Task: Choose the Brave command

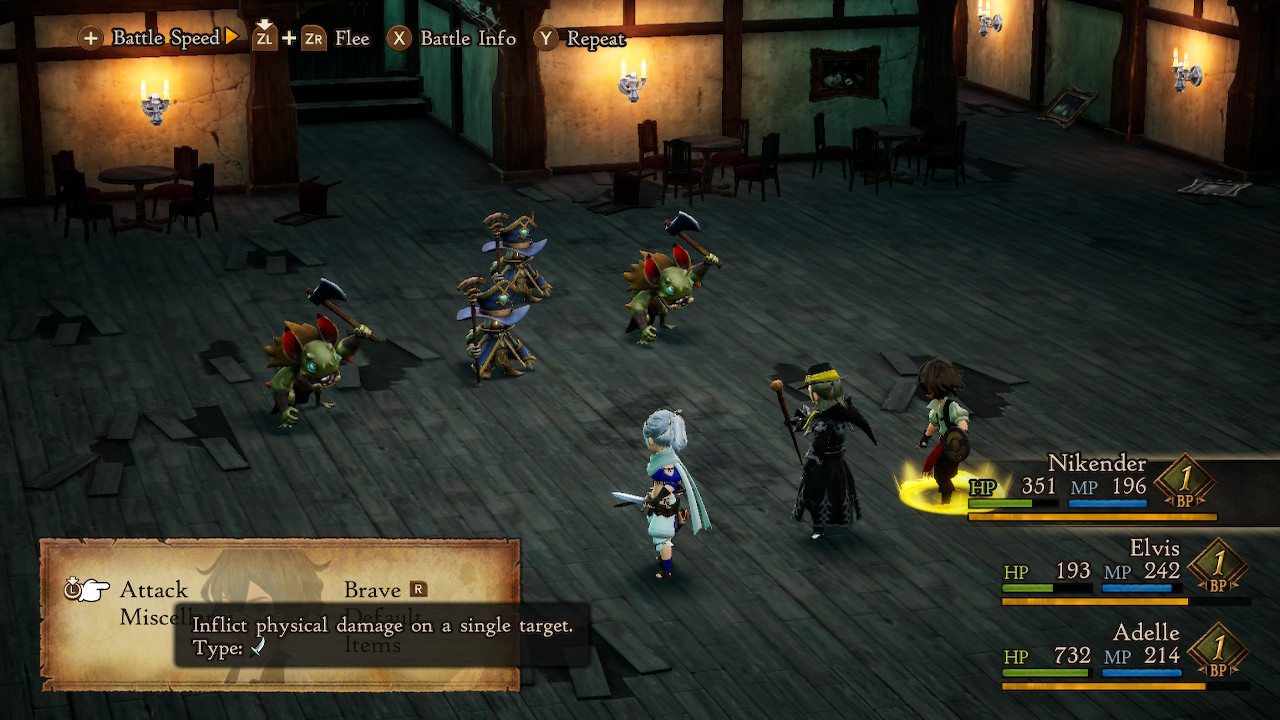Action: tap(372, 590)
